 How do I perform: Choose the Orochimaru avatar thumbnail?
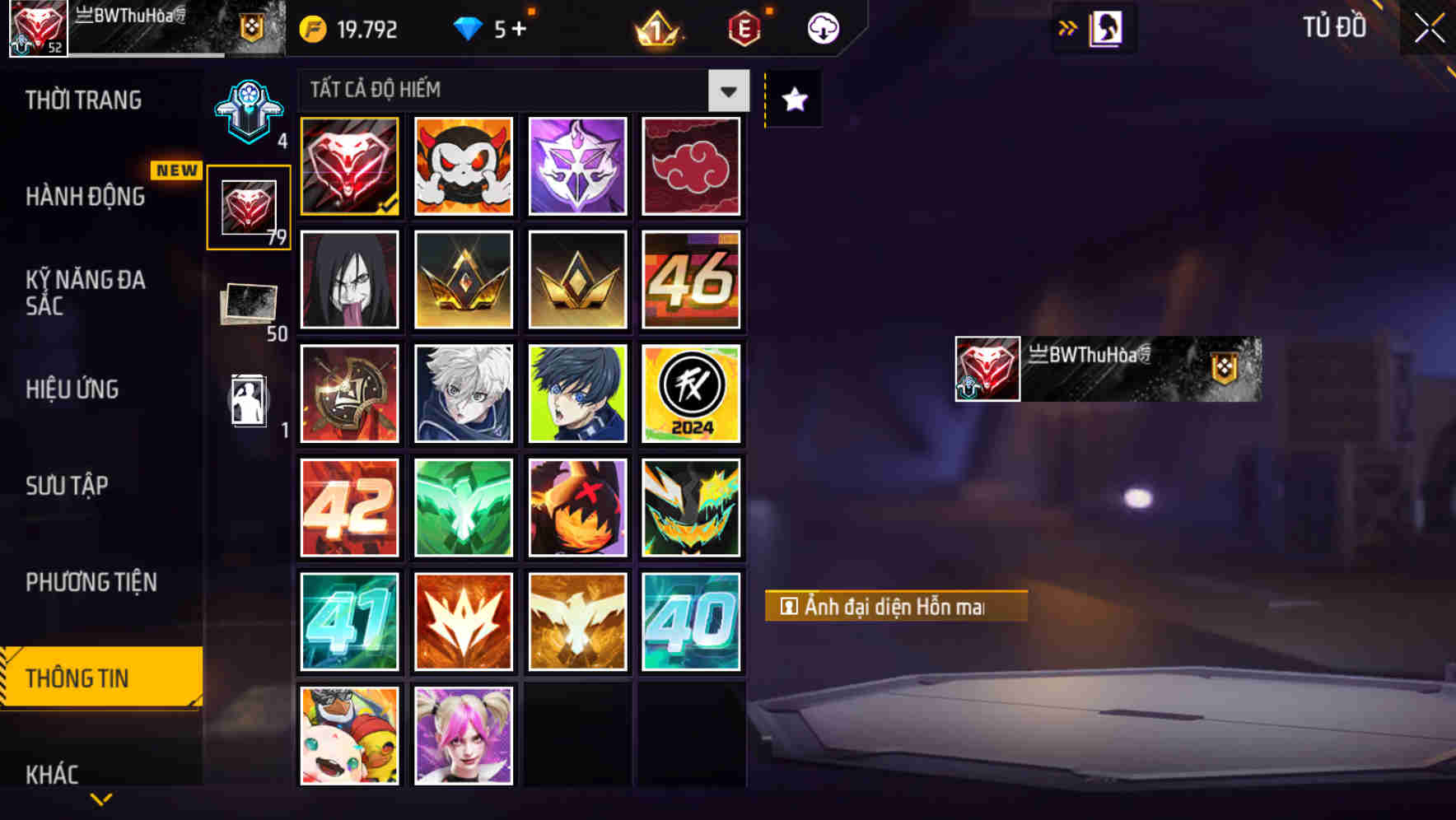pyautogui.click(x=349, y=280)
